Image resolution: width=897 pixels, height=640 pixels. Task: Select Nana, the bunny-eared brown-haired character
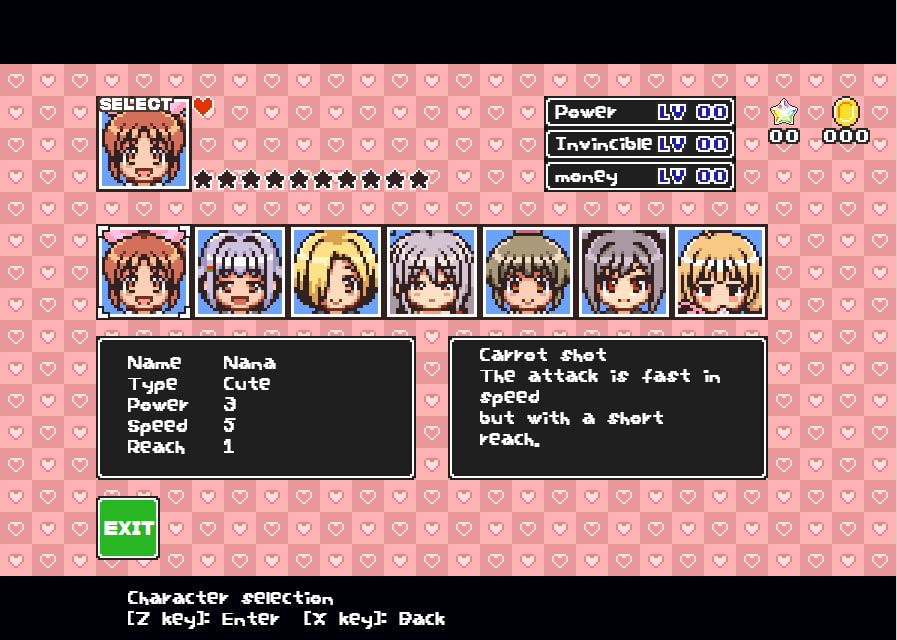tap(144, 272)
